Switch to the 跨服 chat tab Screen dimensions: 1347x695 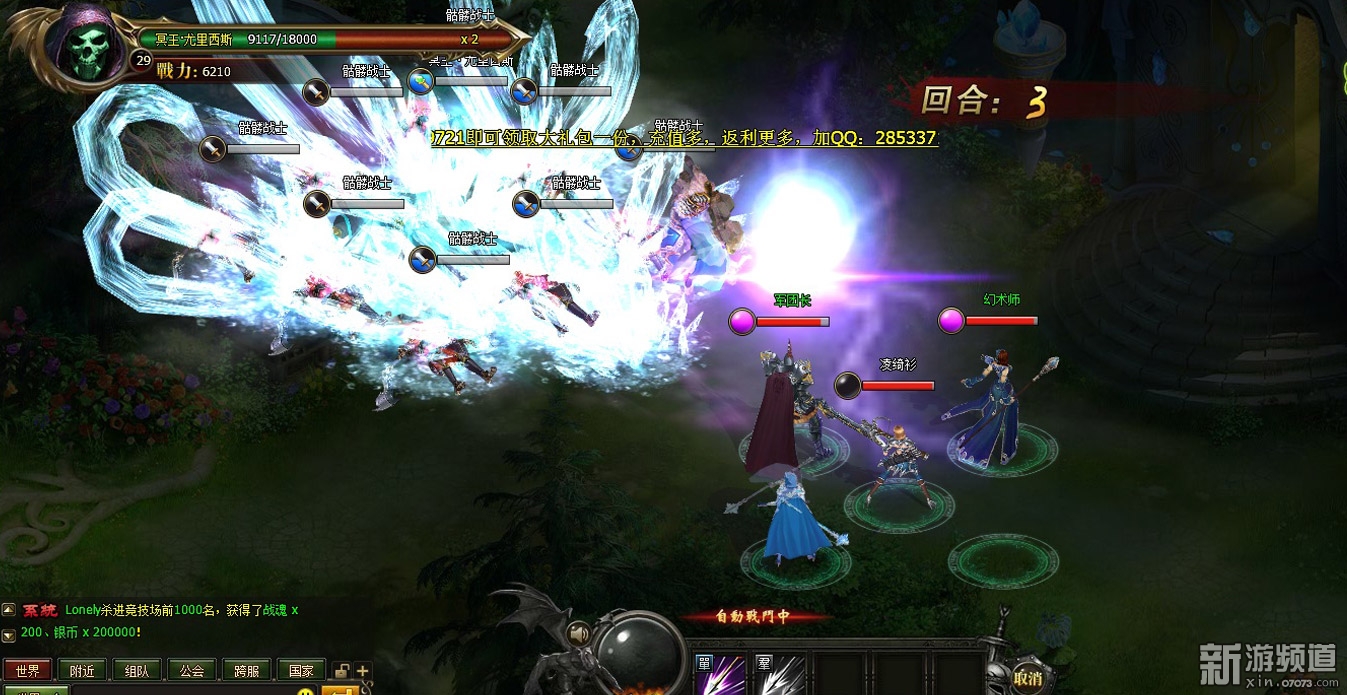(246, 671)
